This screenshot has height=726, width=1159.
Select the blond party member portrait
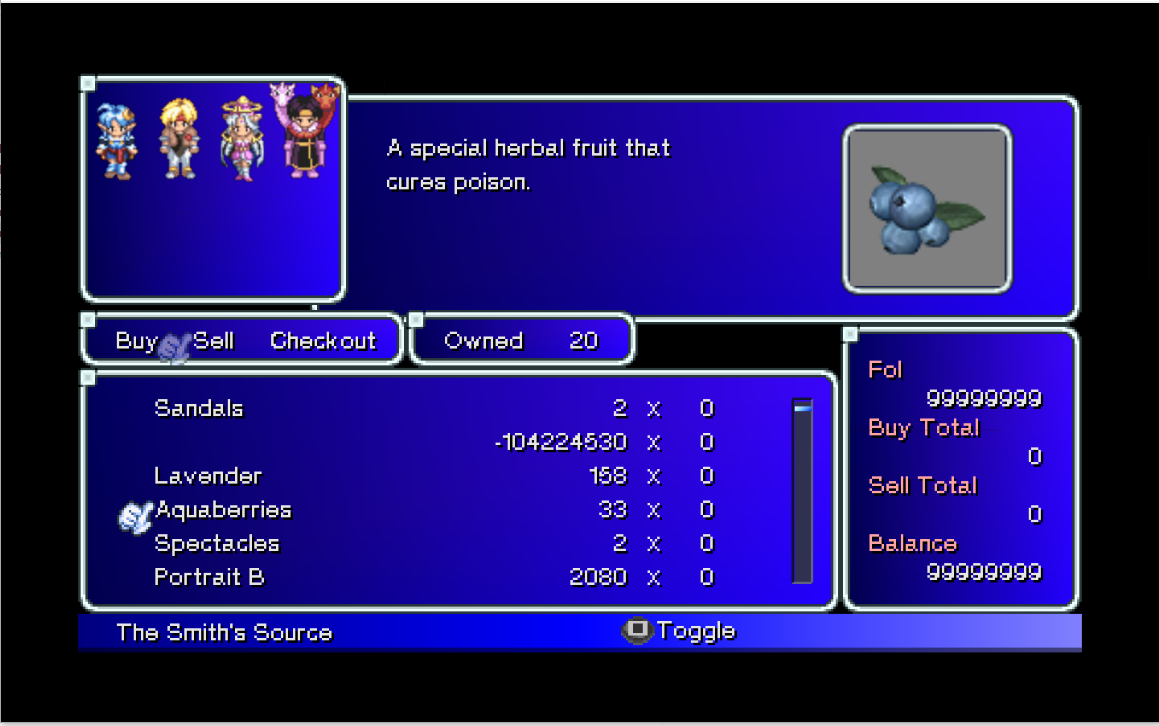[x=179, y=138]
